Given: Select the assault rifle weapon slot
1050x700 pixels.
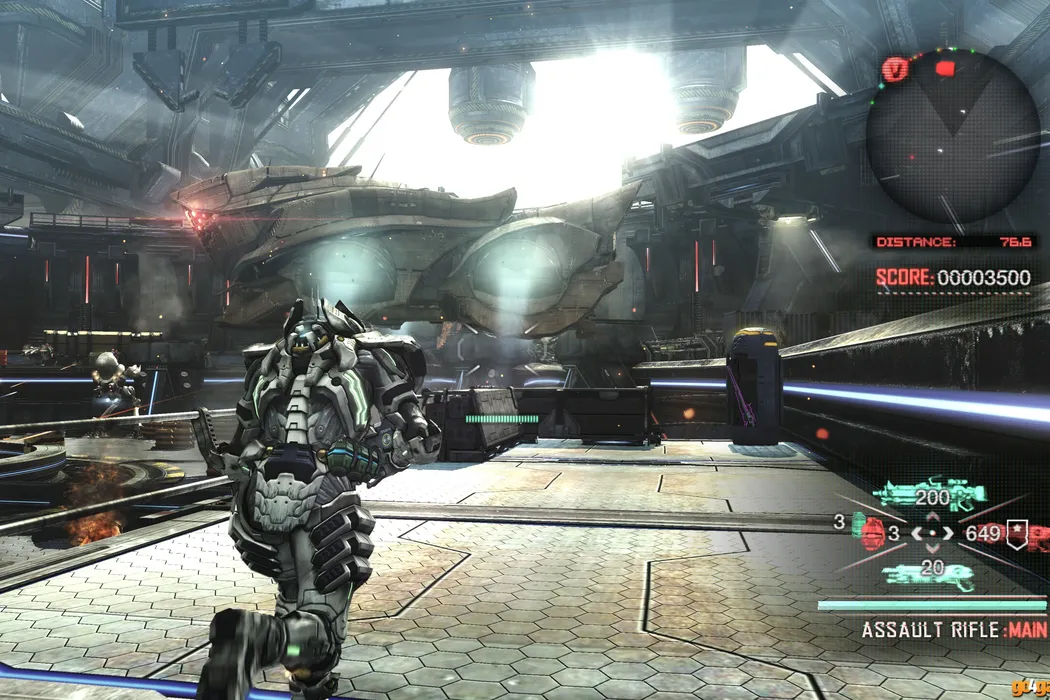Looking at the screenshot, I should 928,494.
